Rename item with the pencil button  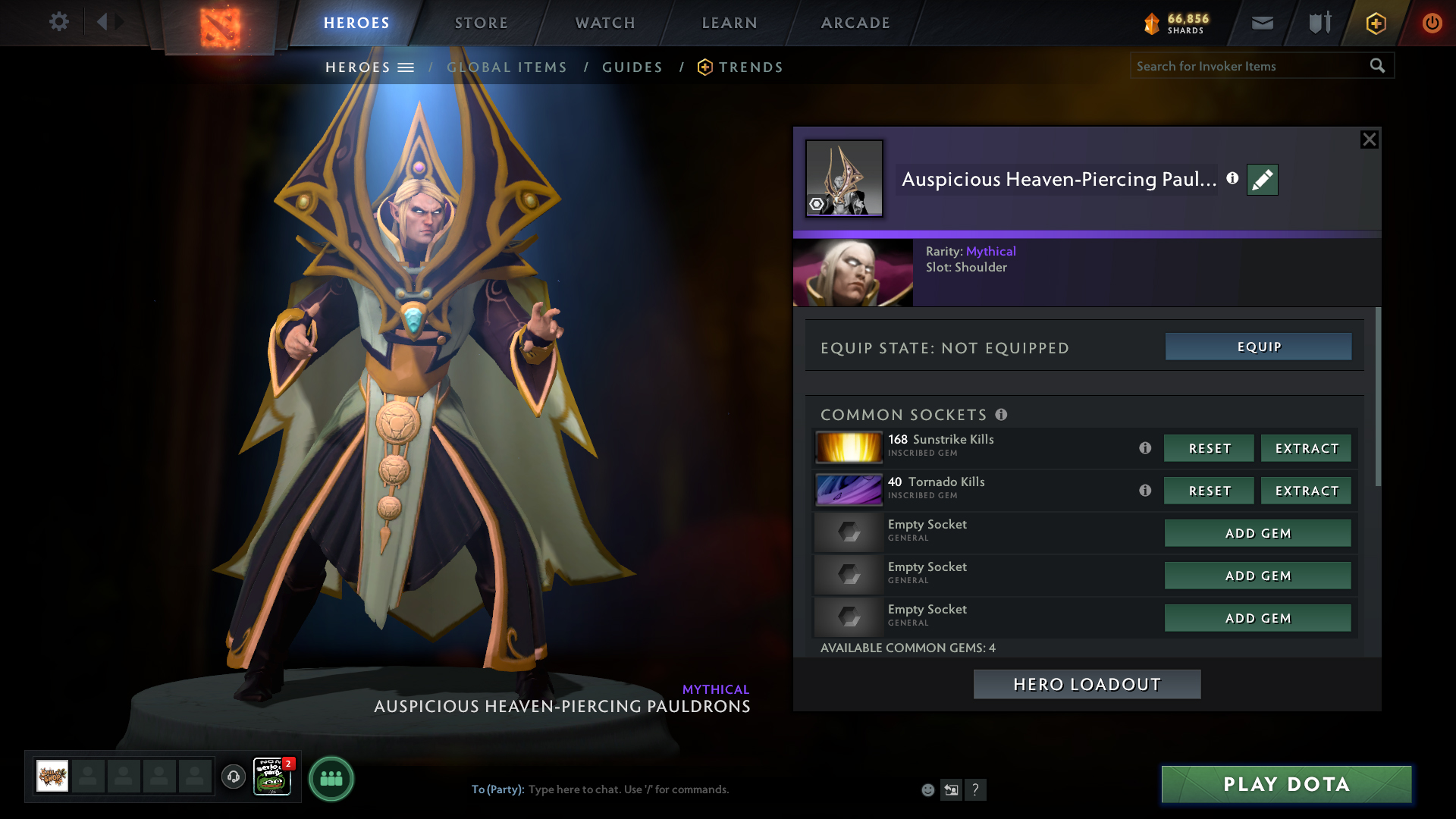(1262, 180)
